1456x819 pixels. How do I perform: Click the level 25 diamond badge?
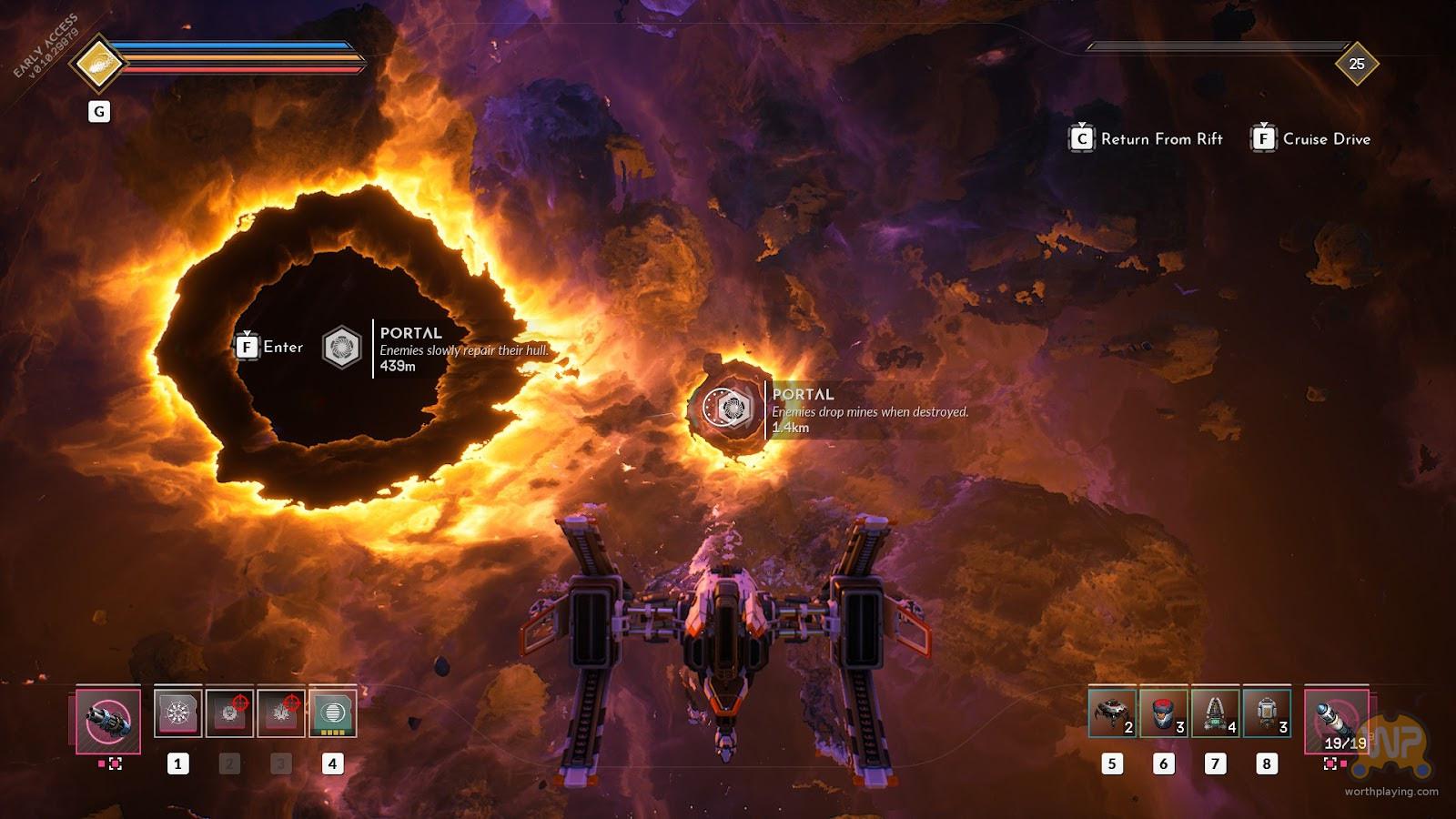pyautogui.click(x=1356, y=64)
